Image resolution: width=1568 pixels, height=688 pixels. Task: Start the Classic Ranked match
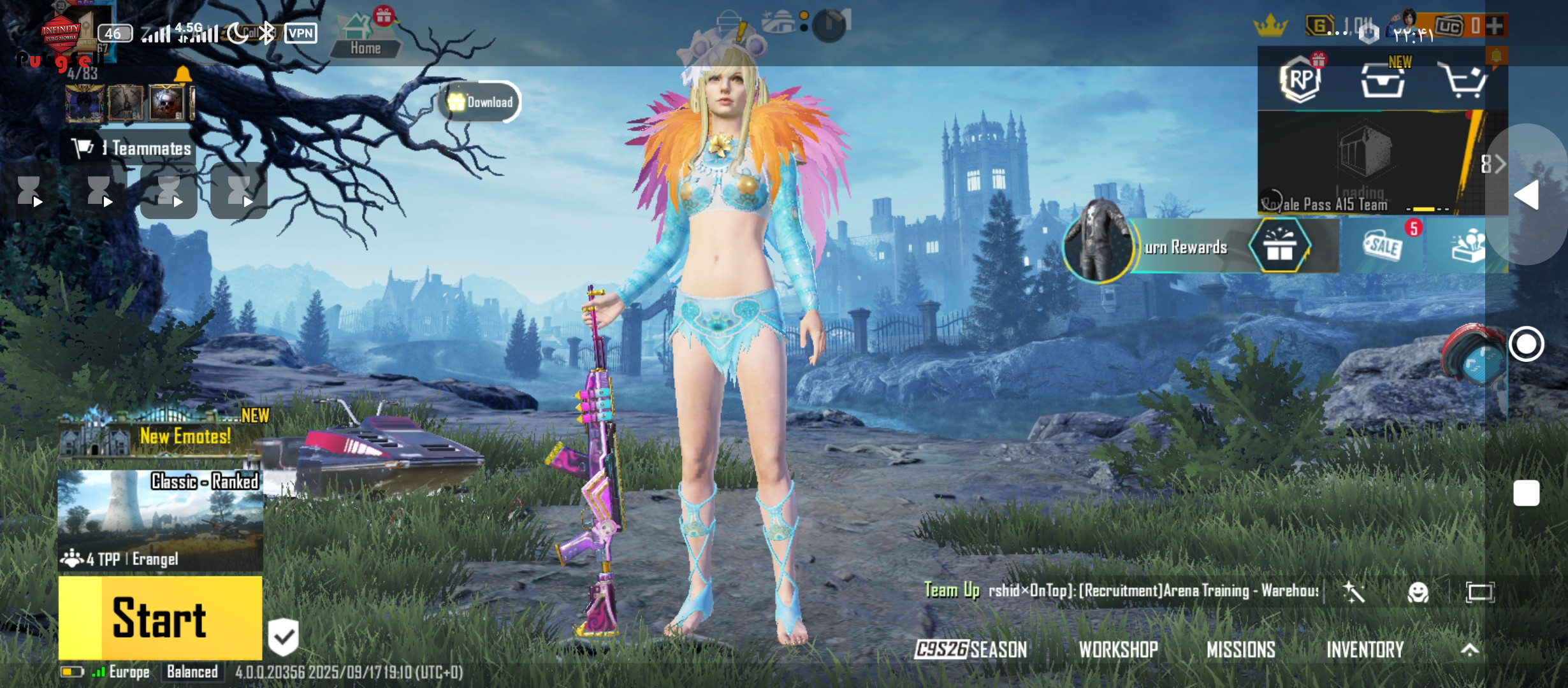tap(160, 617)
